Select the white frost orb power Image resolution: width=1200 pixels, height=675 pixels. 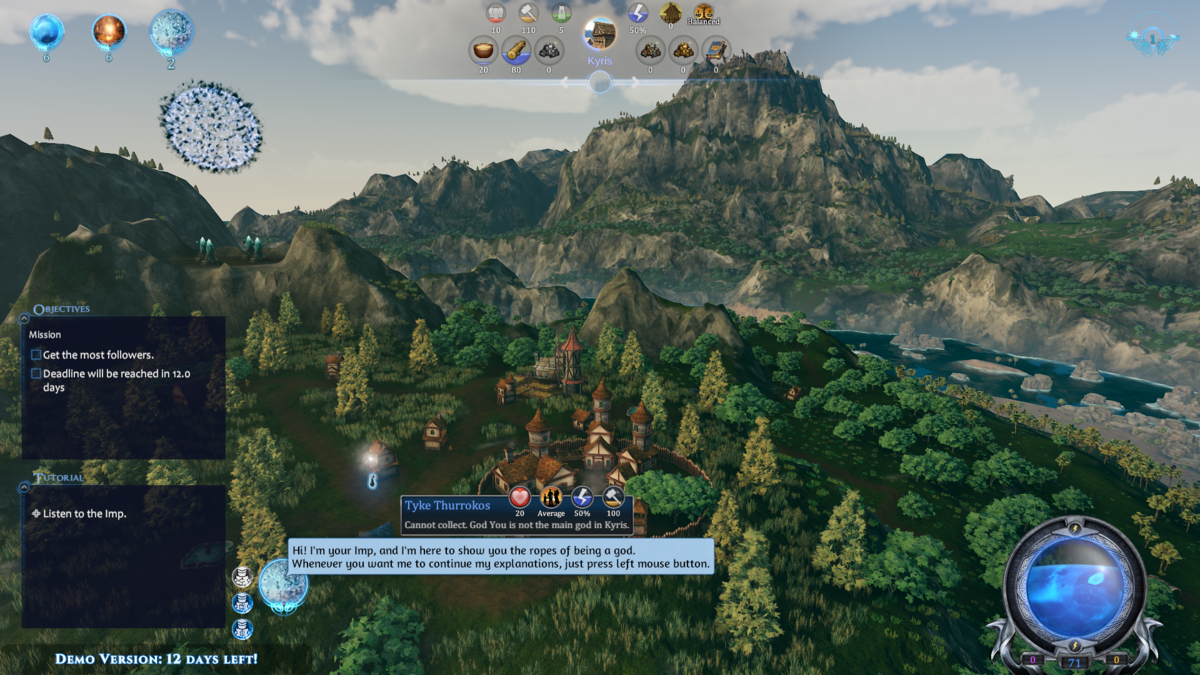click(x=172, y=32)
